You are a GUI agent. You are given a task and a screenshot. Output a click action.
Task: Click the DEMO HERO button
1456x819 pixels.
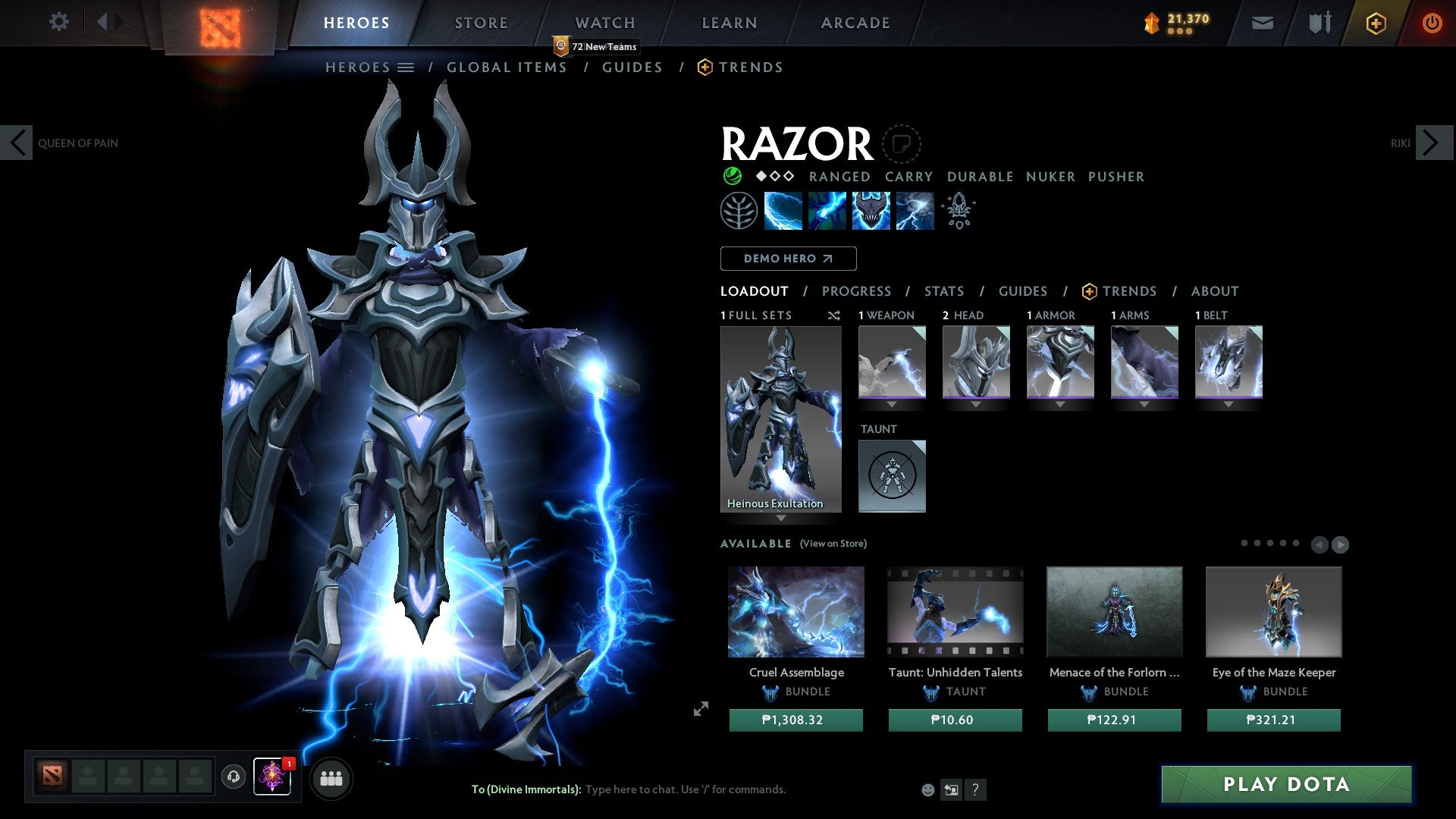tap(788, 258)
